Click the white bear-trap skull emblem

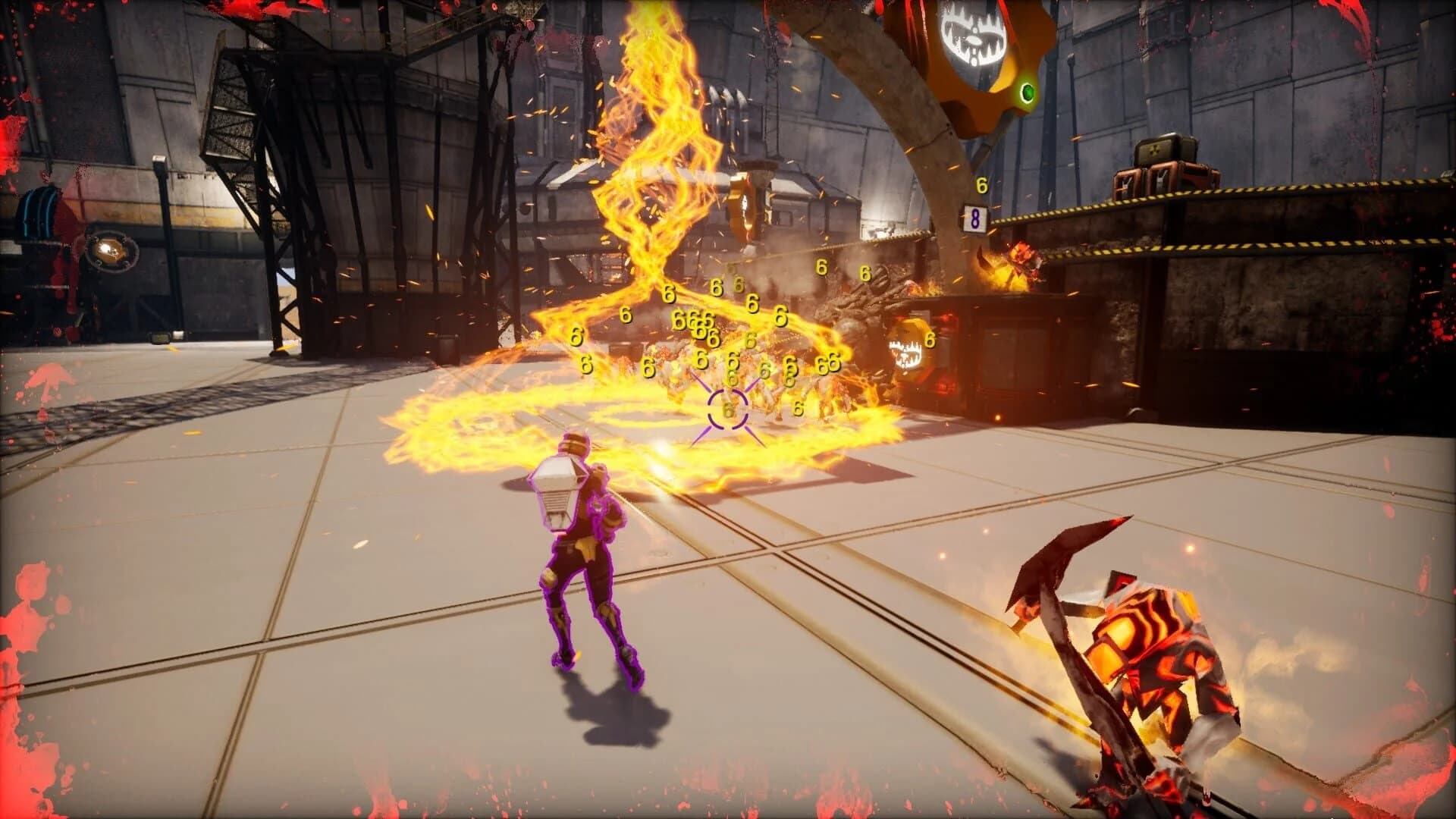point(971,34)
